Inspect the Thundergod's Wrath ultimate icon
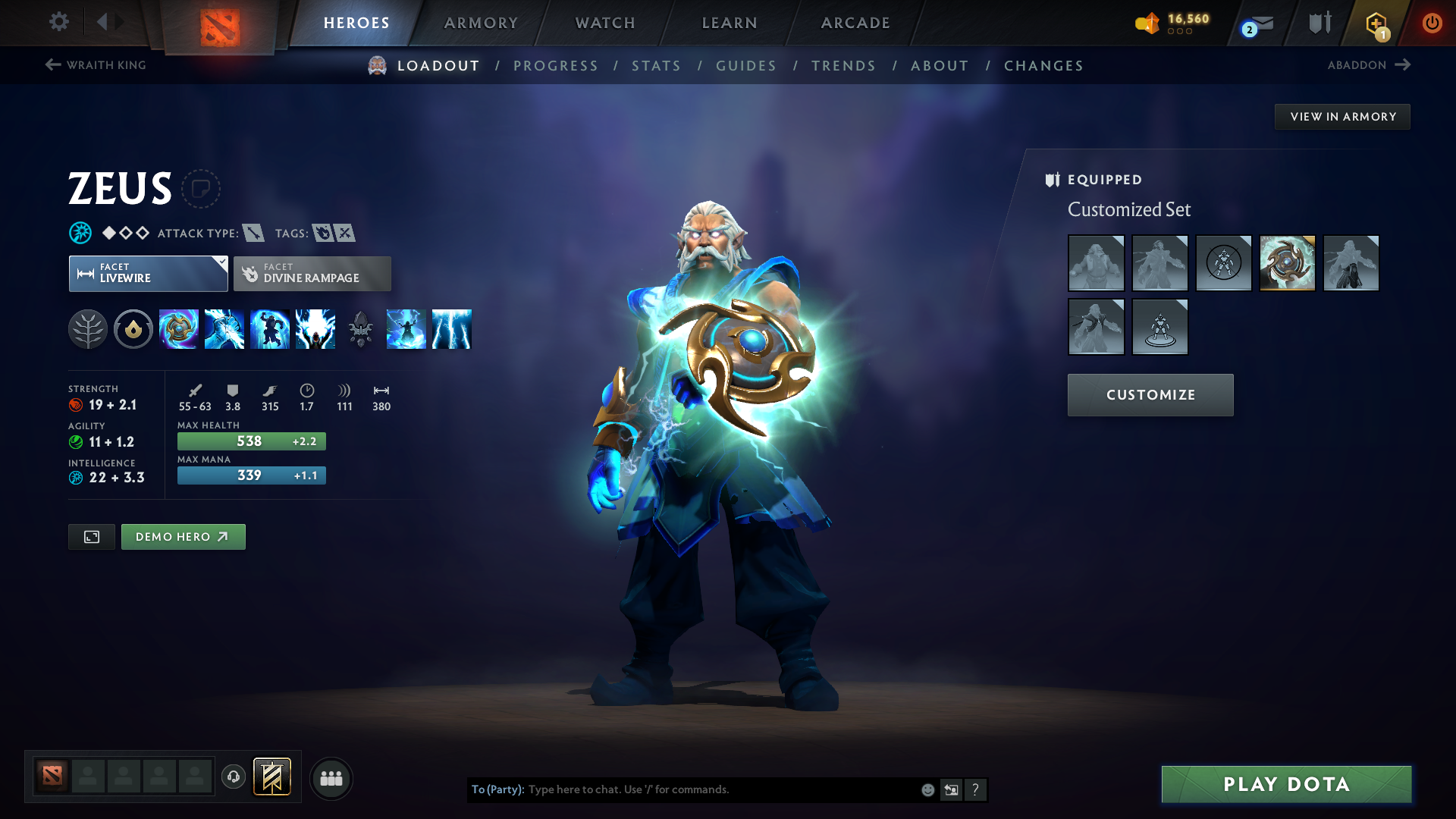Image resolution: width=1456 pixels, height=819 pixels. (x=452, y=328)
